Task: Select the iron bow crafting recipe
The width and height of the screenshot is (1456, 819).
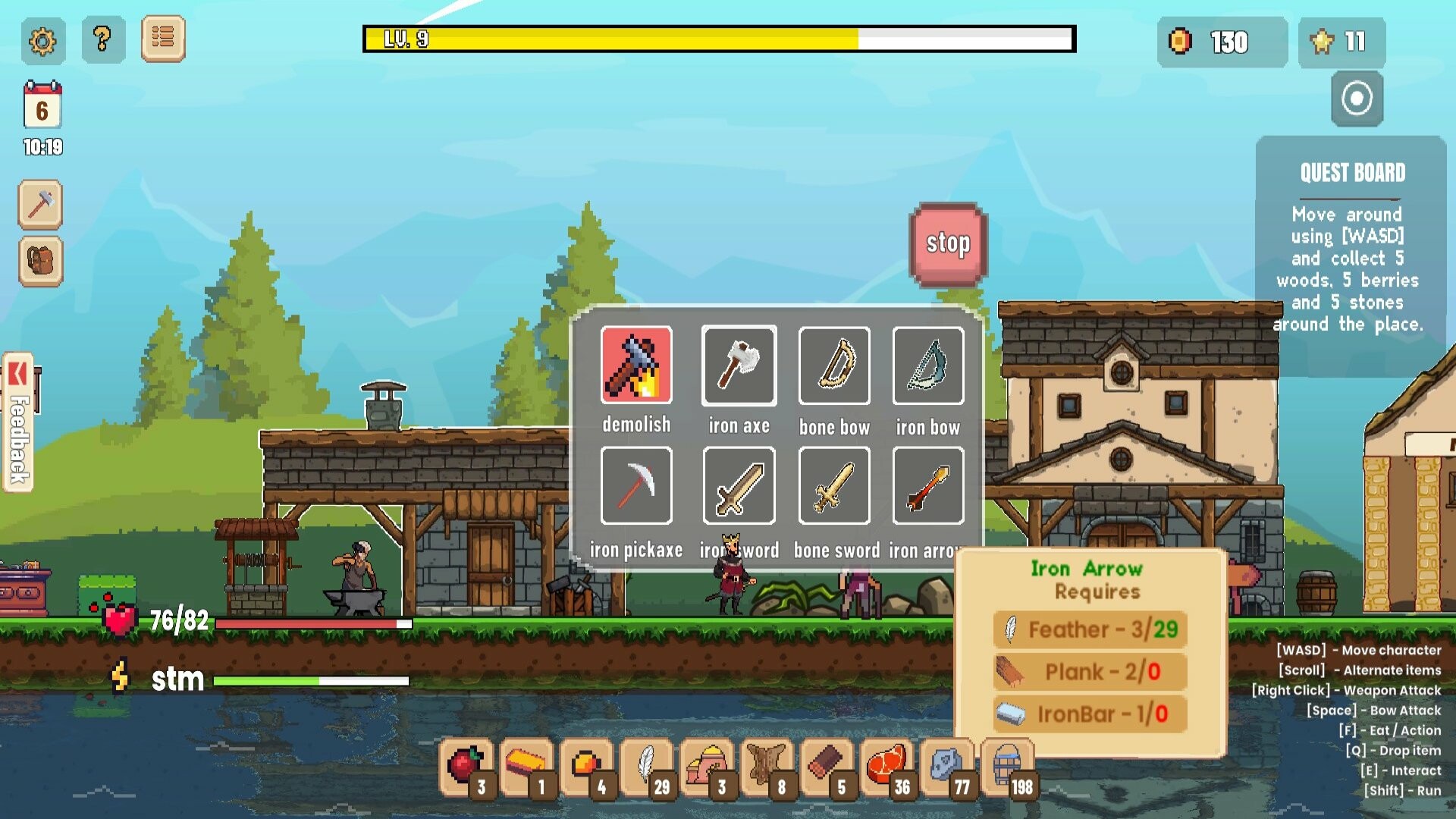Action: [928, 366]
